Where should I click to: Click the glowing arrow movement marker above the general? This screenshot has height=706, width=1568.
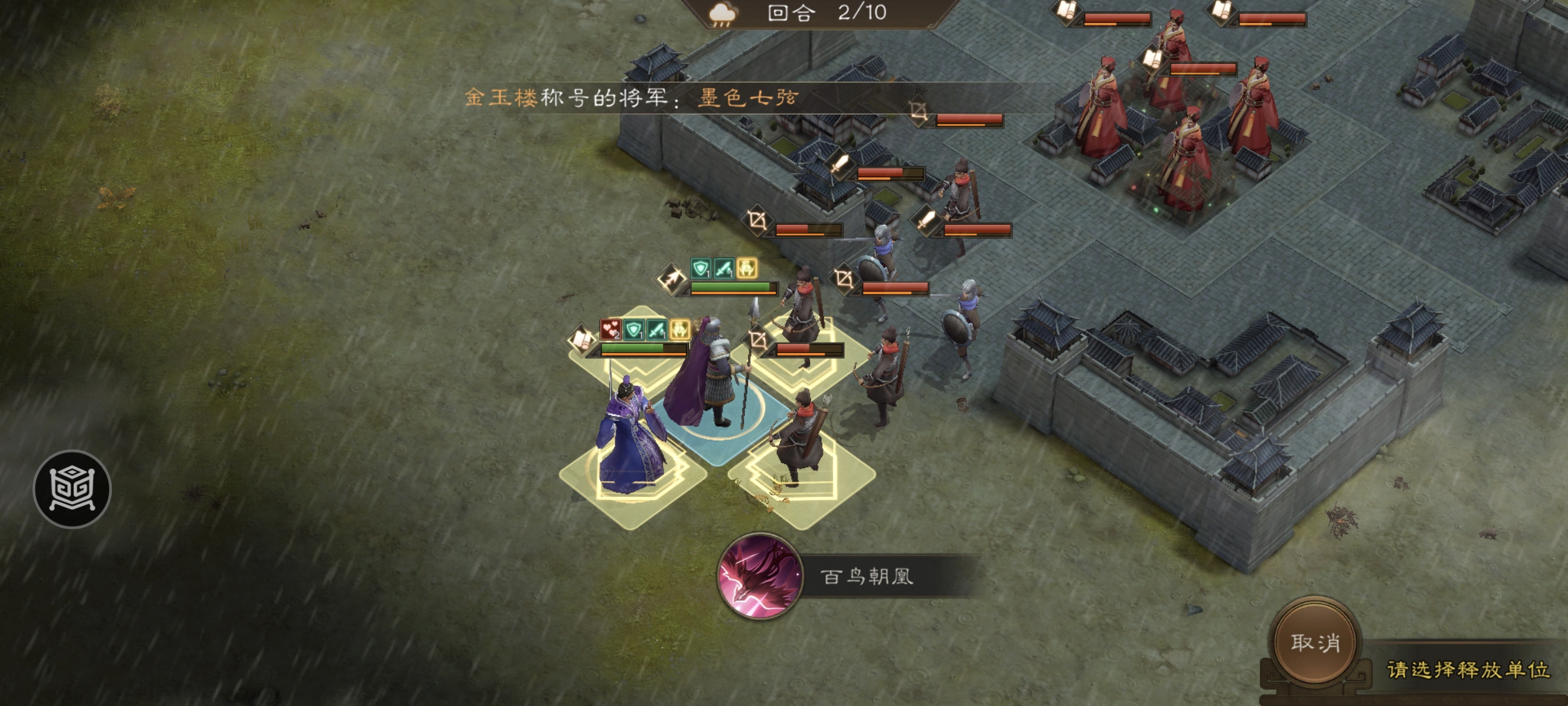(x=672, y=278)
